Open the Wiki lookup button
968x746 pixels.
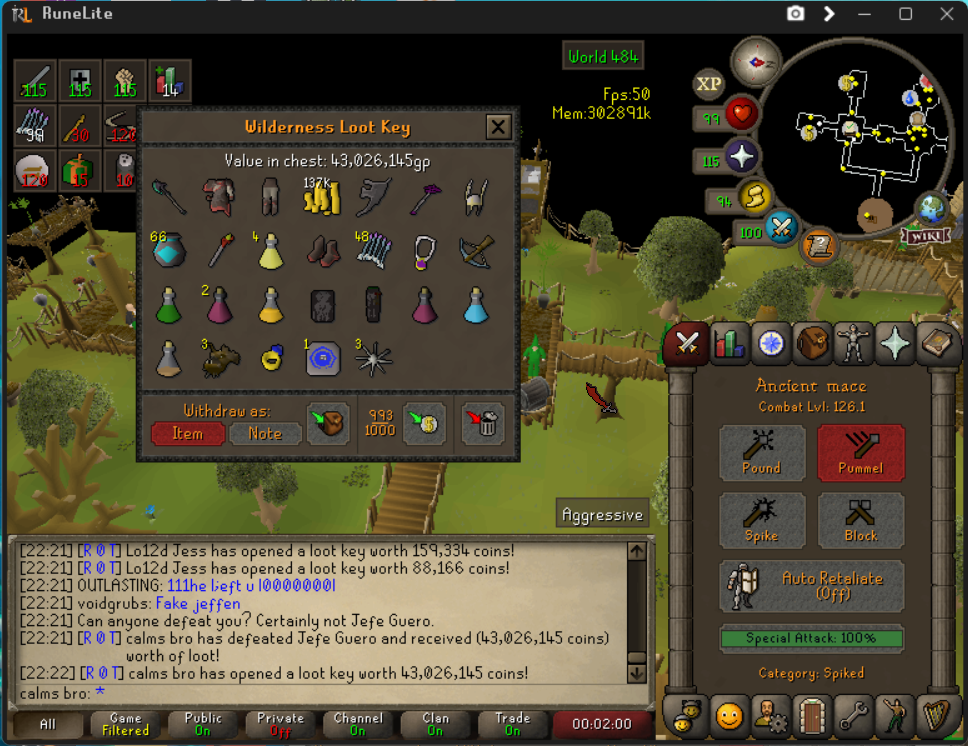(x=924, y=236)
